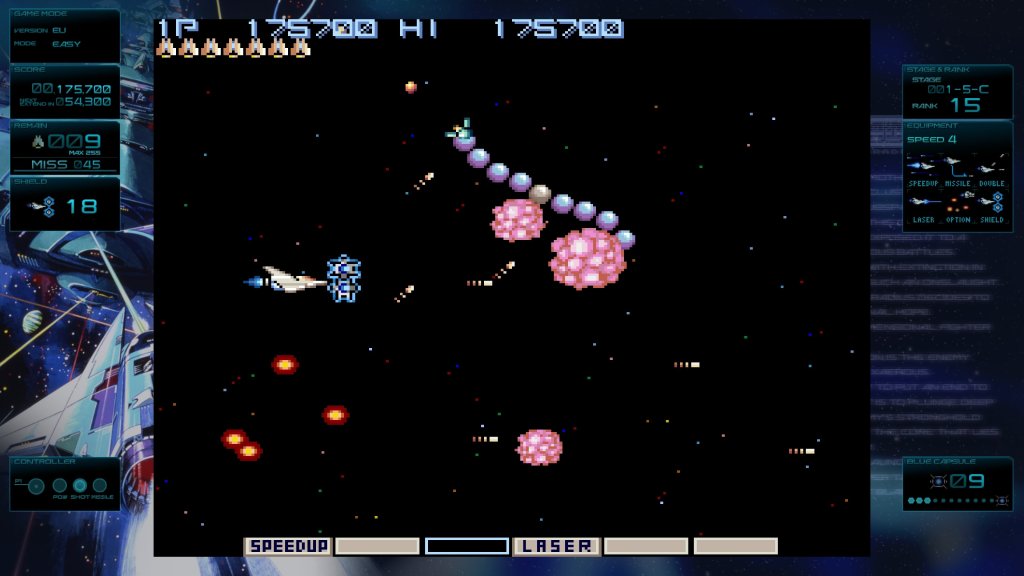The width and height of the screenshot is (1024, 576).
Task: Choose the Shield equipment icon
Action: pos(996,200)
